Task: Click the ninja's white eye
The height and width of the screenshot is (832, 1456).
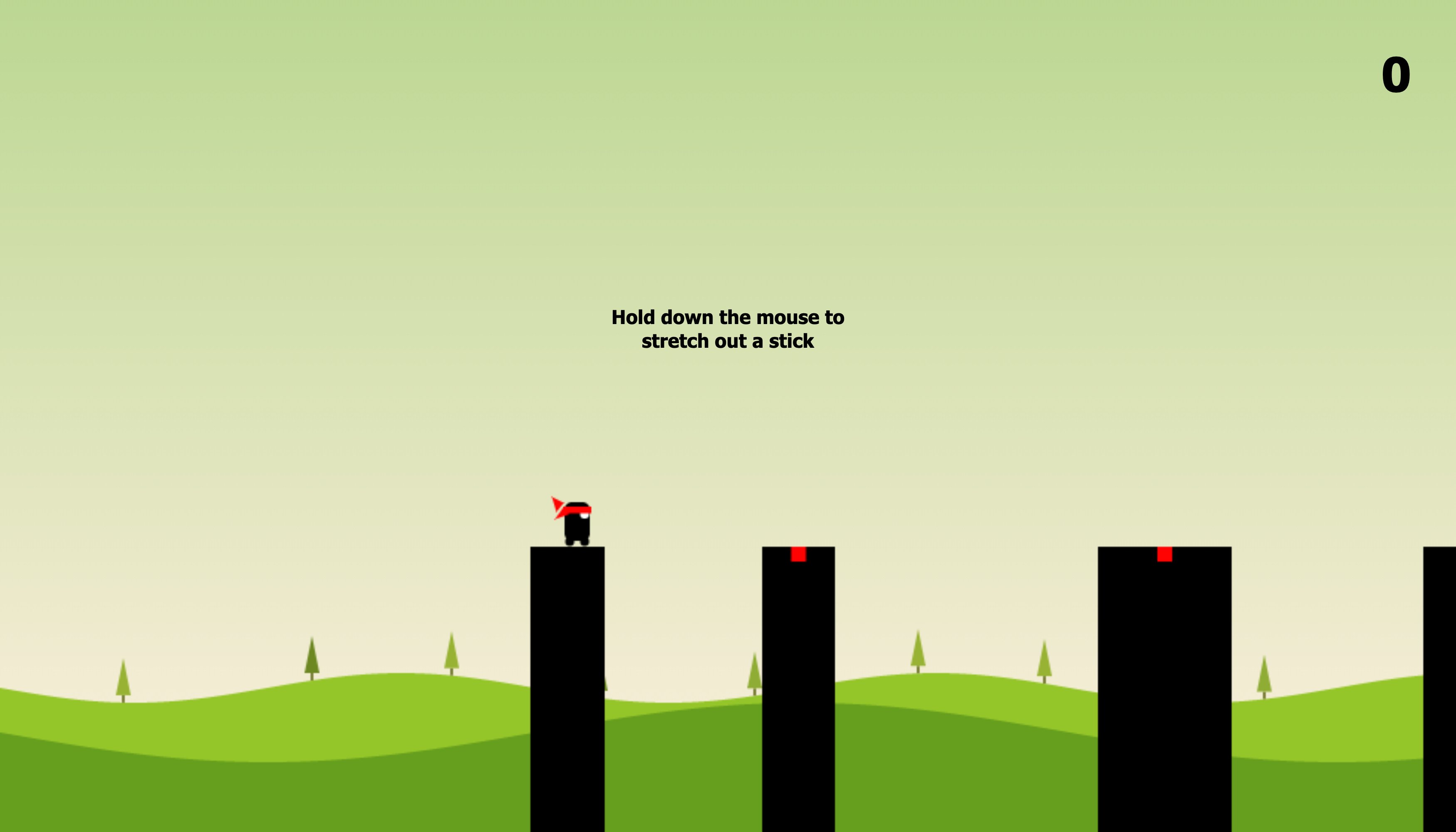Action: coord(584,517)
